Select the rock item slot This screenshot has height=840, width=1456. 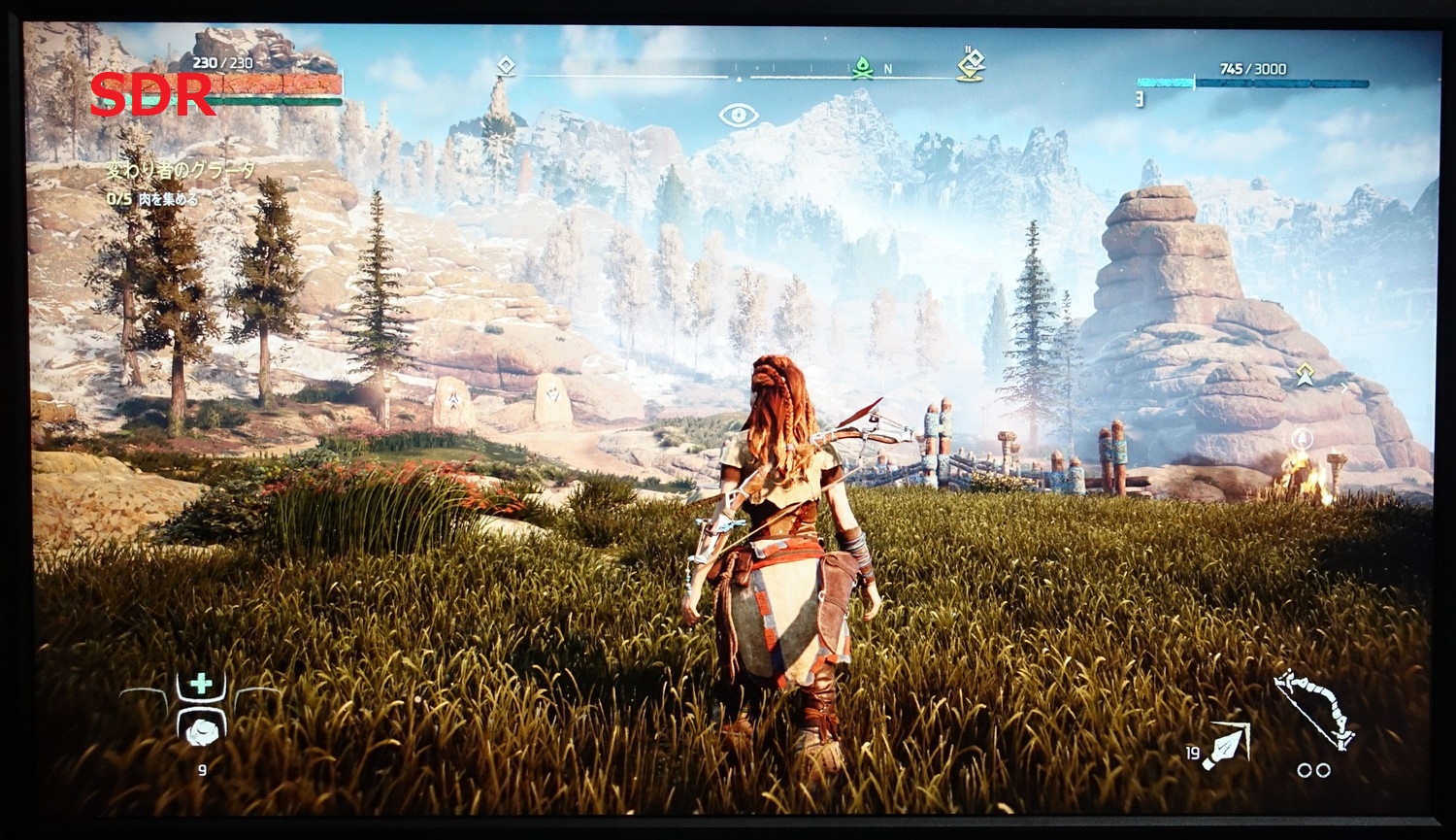[202, 730]
